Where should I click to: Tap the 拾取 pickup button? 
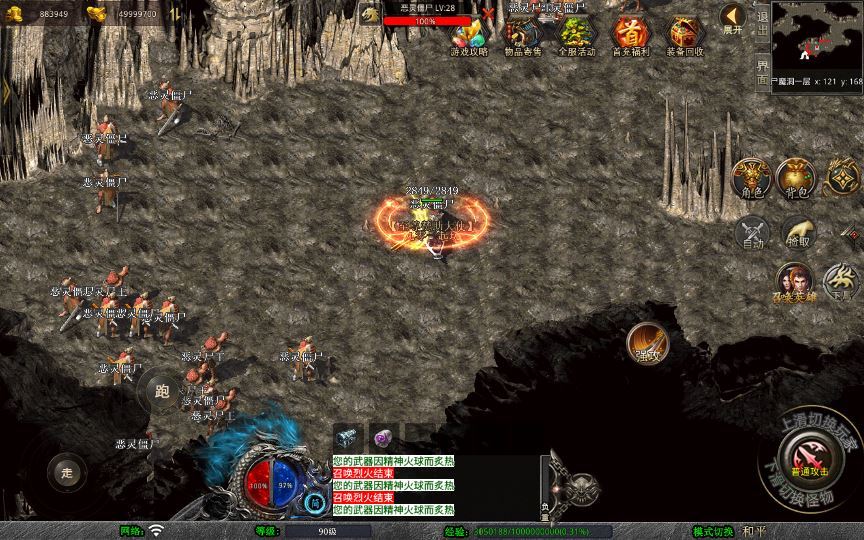[798, 232]
